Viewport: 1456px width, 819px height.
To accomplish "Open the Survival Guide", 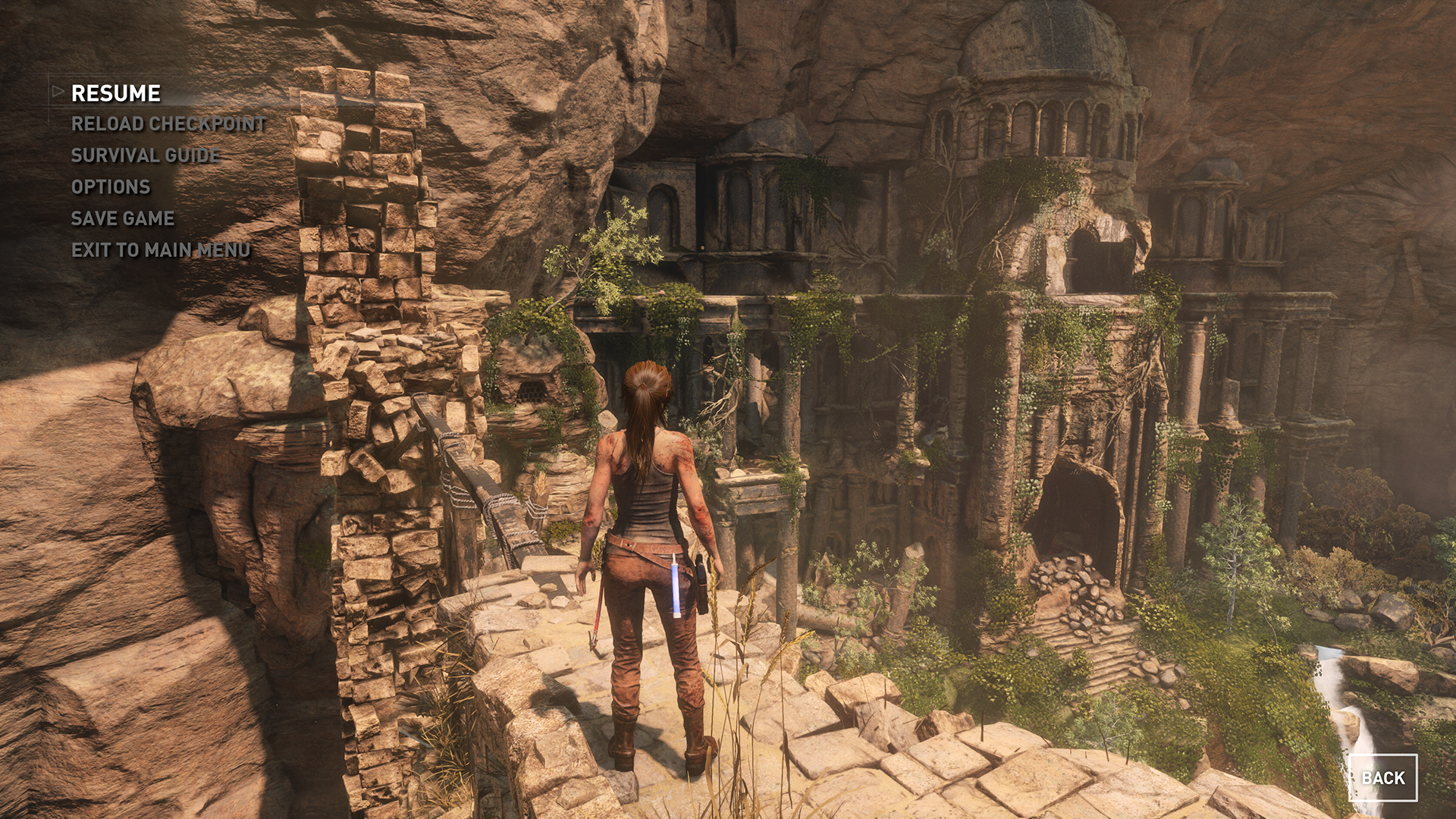I will coord(146,155).
